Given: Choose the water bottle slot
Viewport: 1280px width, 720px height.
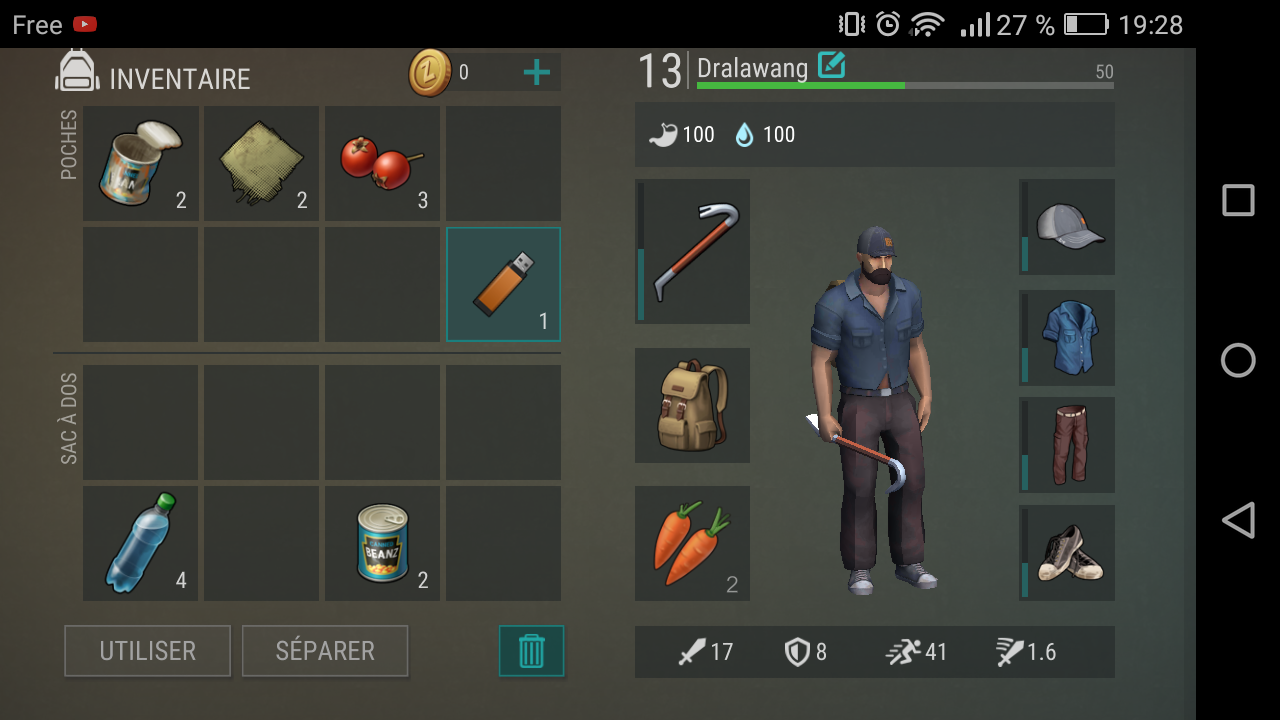Looking at the screenshot, I should (141, 543).
